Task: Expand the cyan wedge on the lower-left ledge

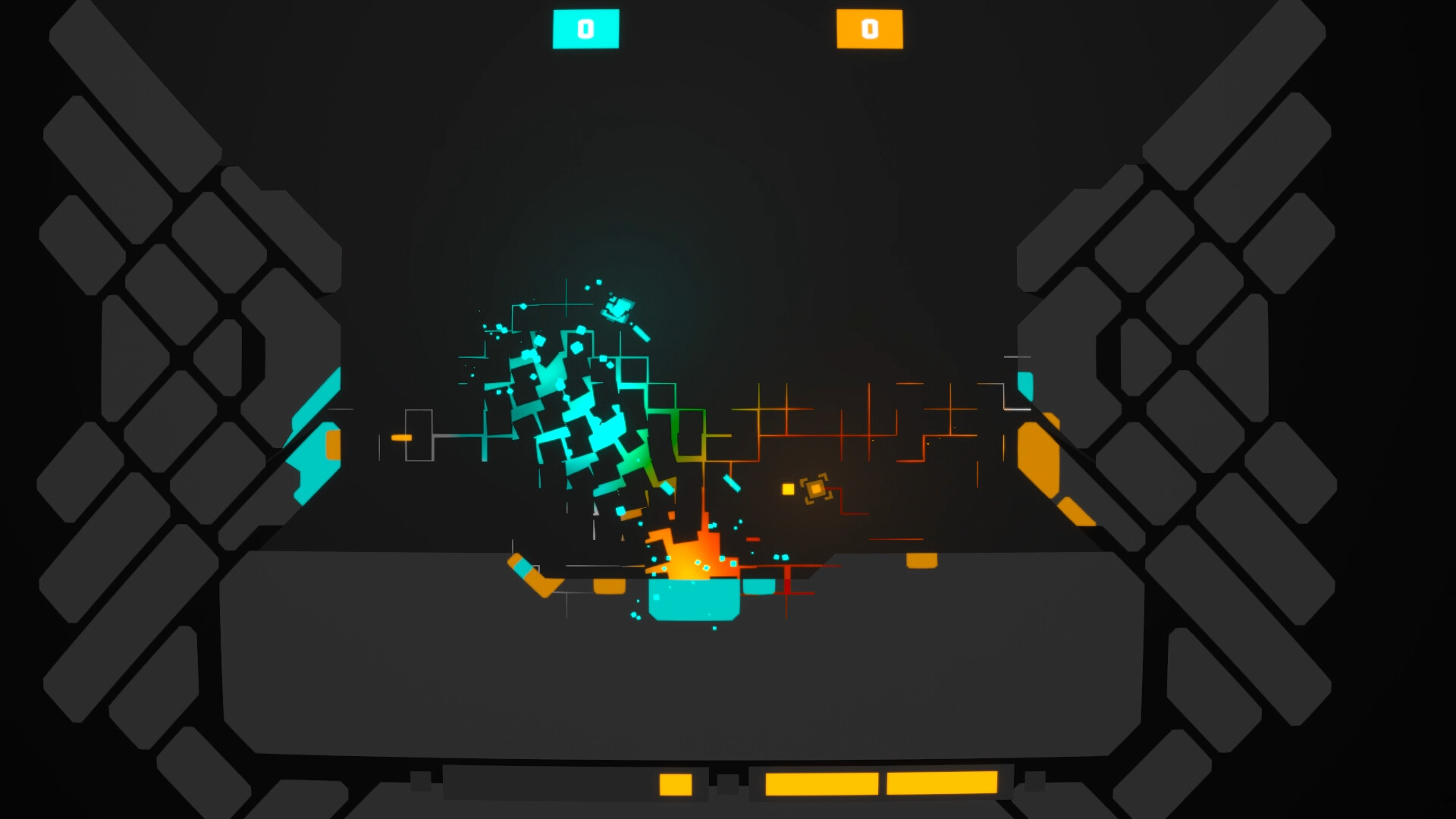Action: 523,567
